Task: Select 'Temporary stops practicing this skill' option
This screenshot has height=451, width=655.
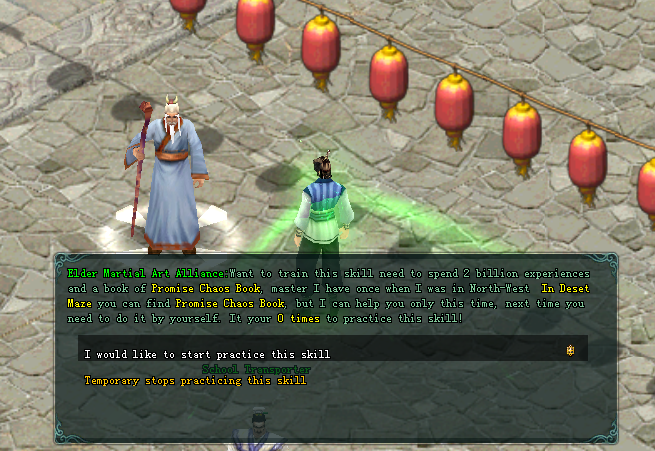Action: 195,381
